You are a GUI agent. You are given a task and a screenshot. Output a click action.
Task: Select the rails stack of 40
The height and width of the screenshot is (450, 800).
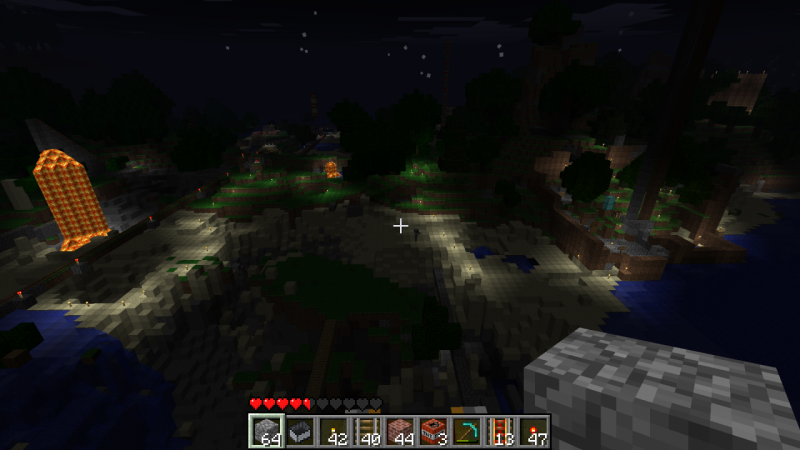[x=367, y=432]
